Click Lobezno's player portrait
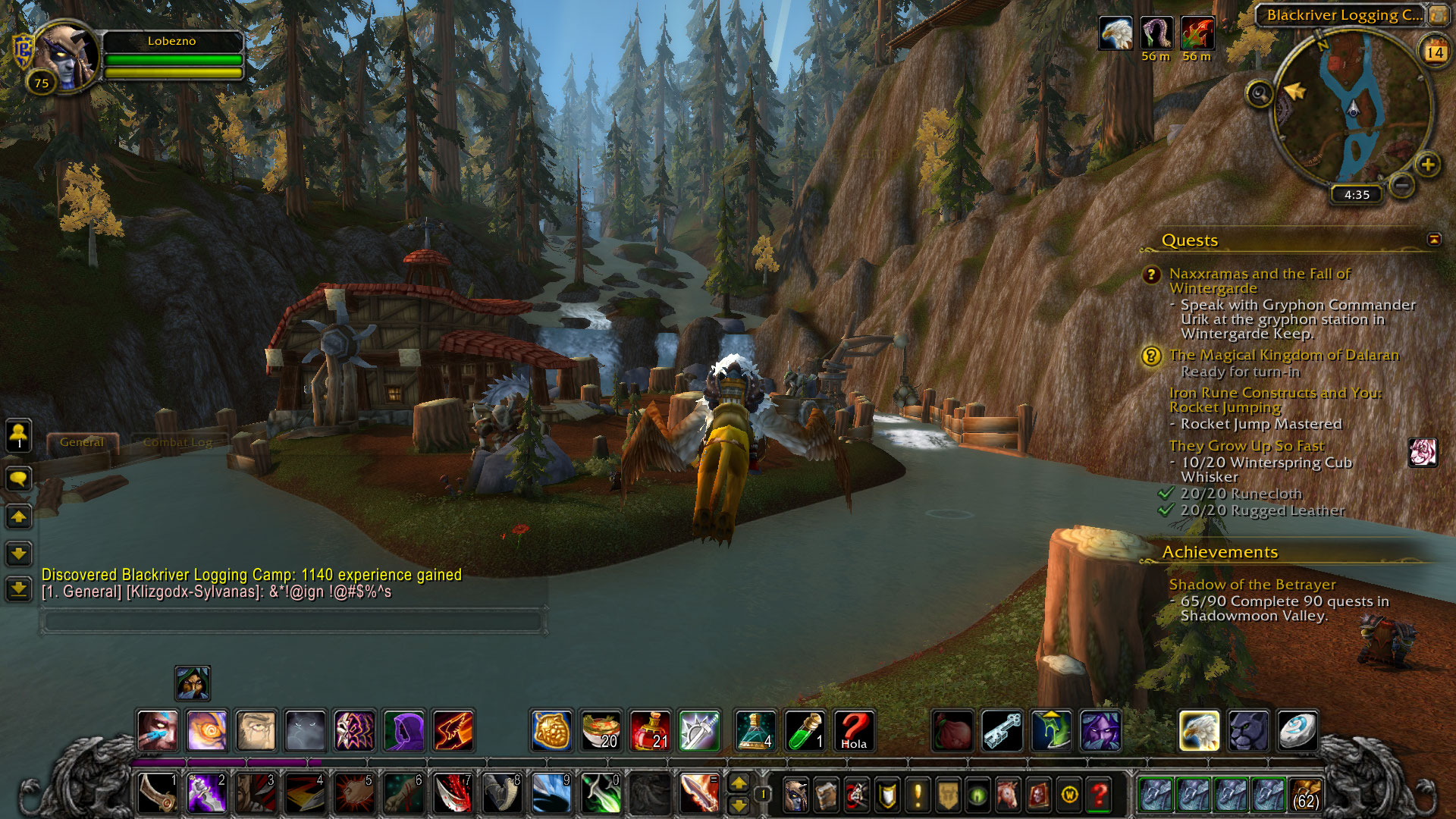The image size is (1456, 819). pyautogui.click(x=66, y=55)
